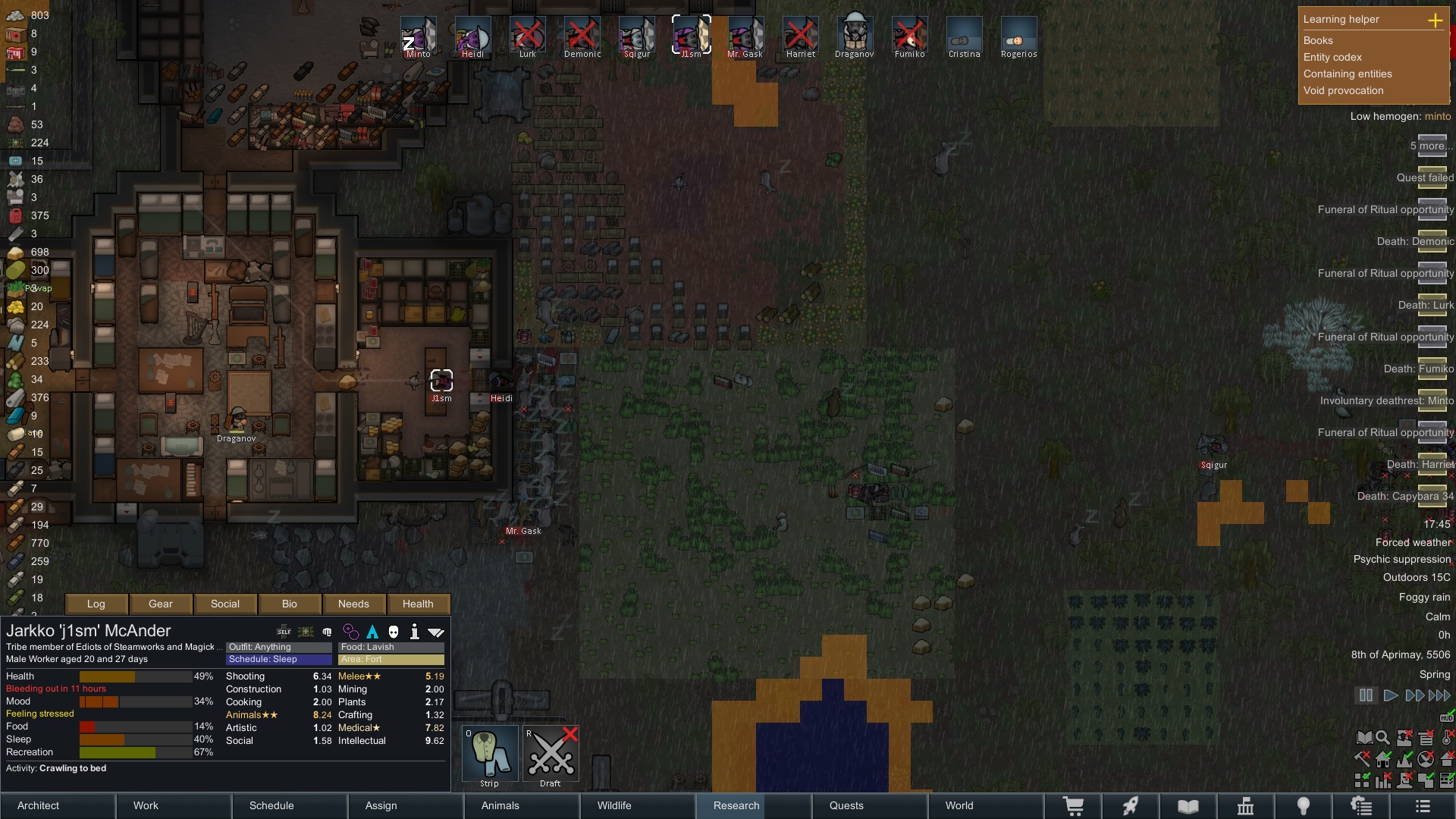Switch to the World view
1456x819 pixels.
[959, 805]
